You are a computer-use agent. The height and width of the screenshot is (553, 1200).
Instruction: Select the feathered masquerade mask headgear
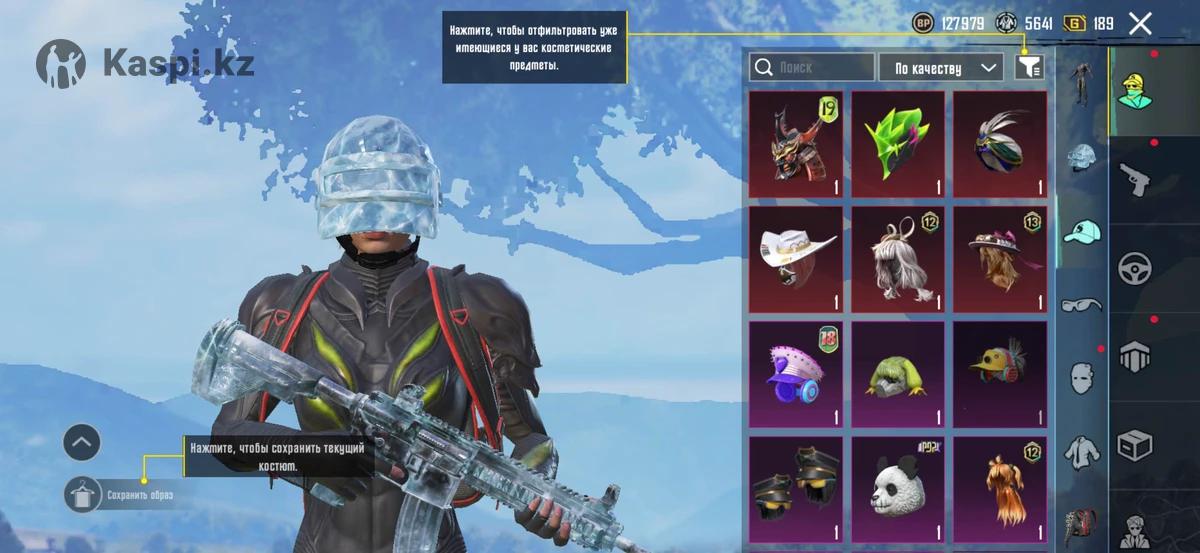pos(1000,145)
